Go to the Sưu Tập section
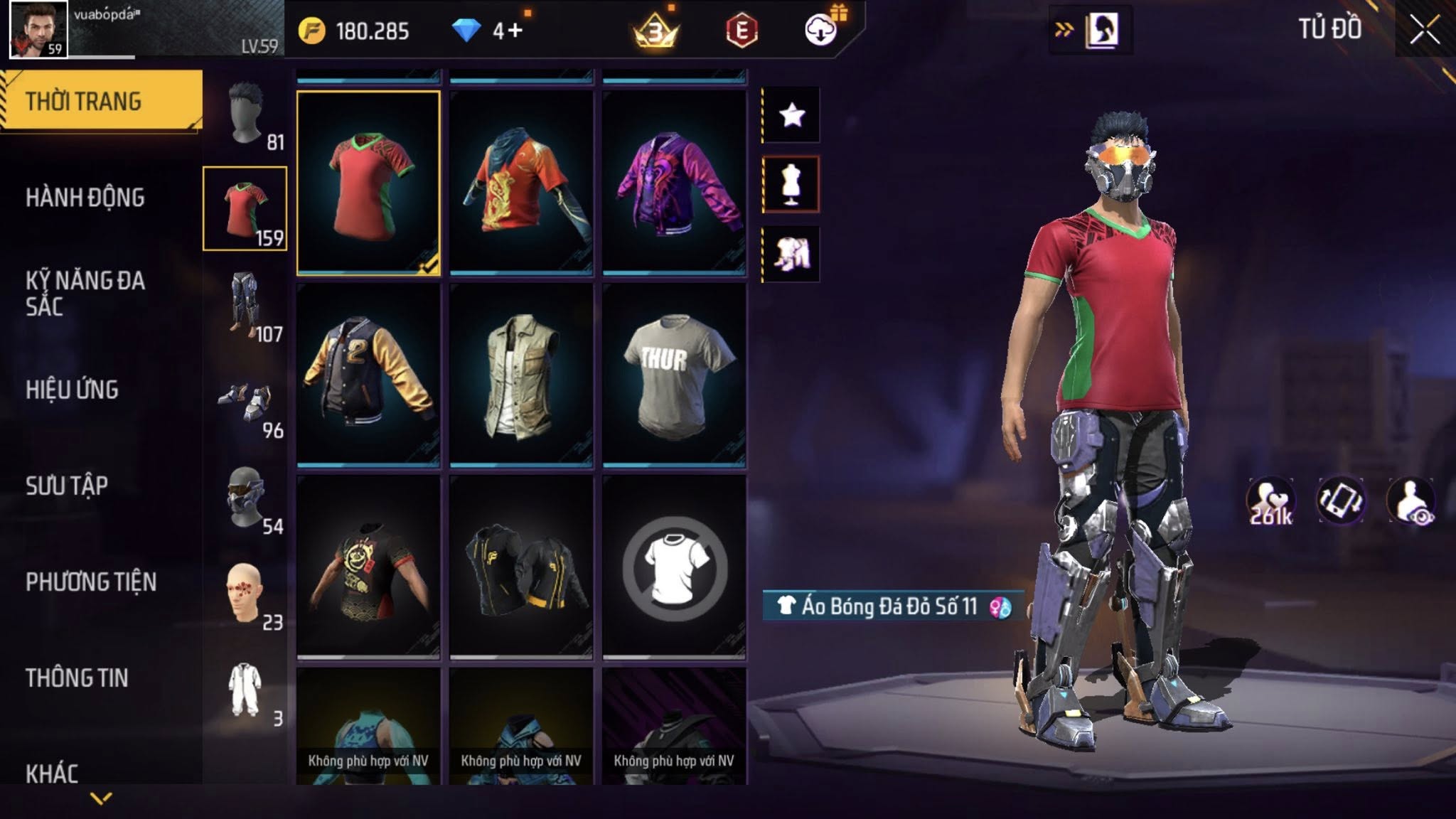The image size is (1456, 819). (67, 486)
